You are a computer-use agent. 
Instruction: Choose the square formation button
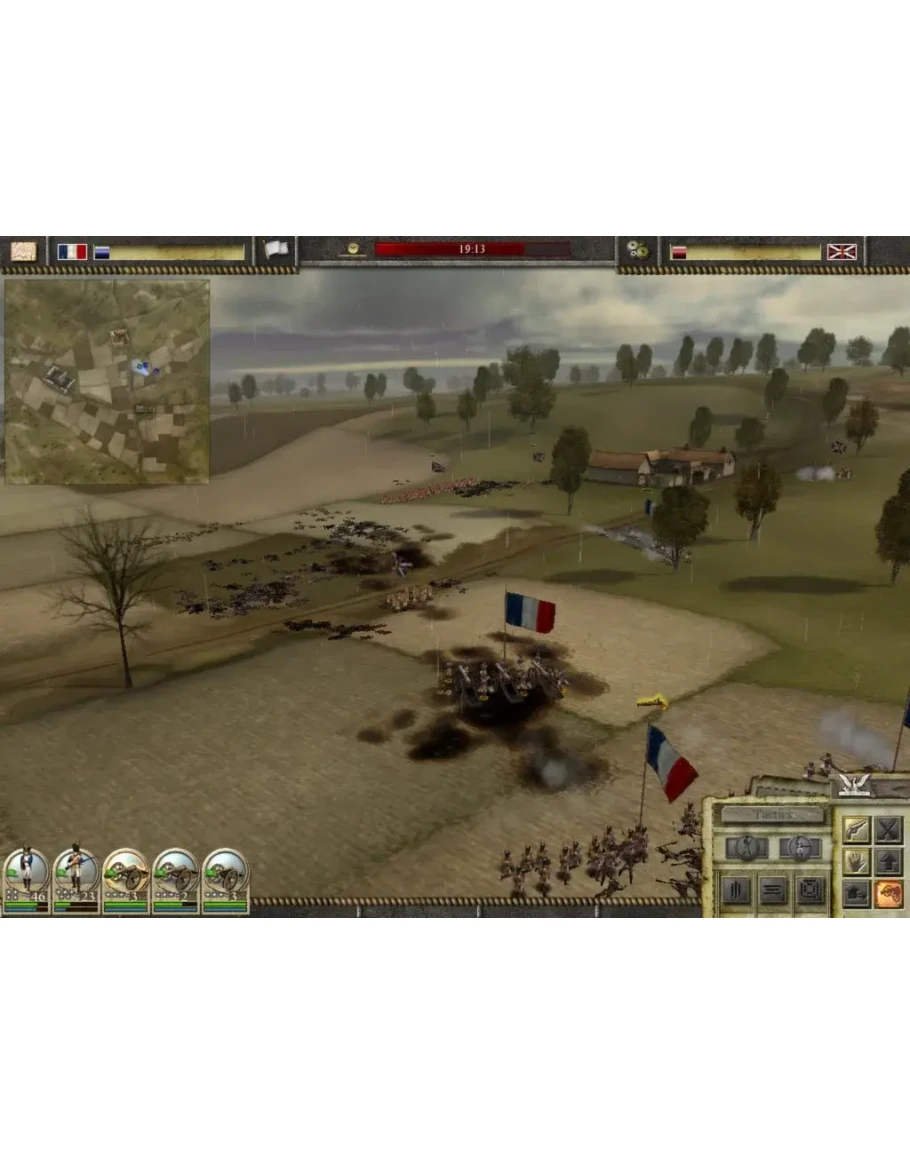pos(810,891)
